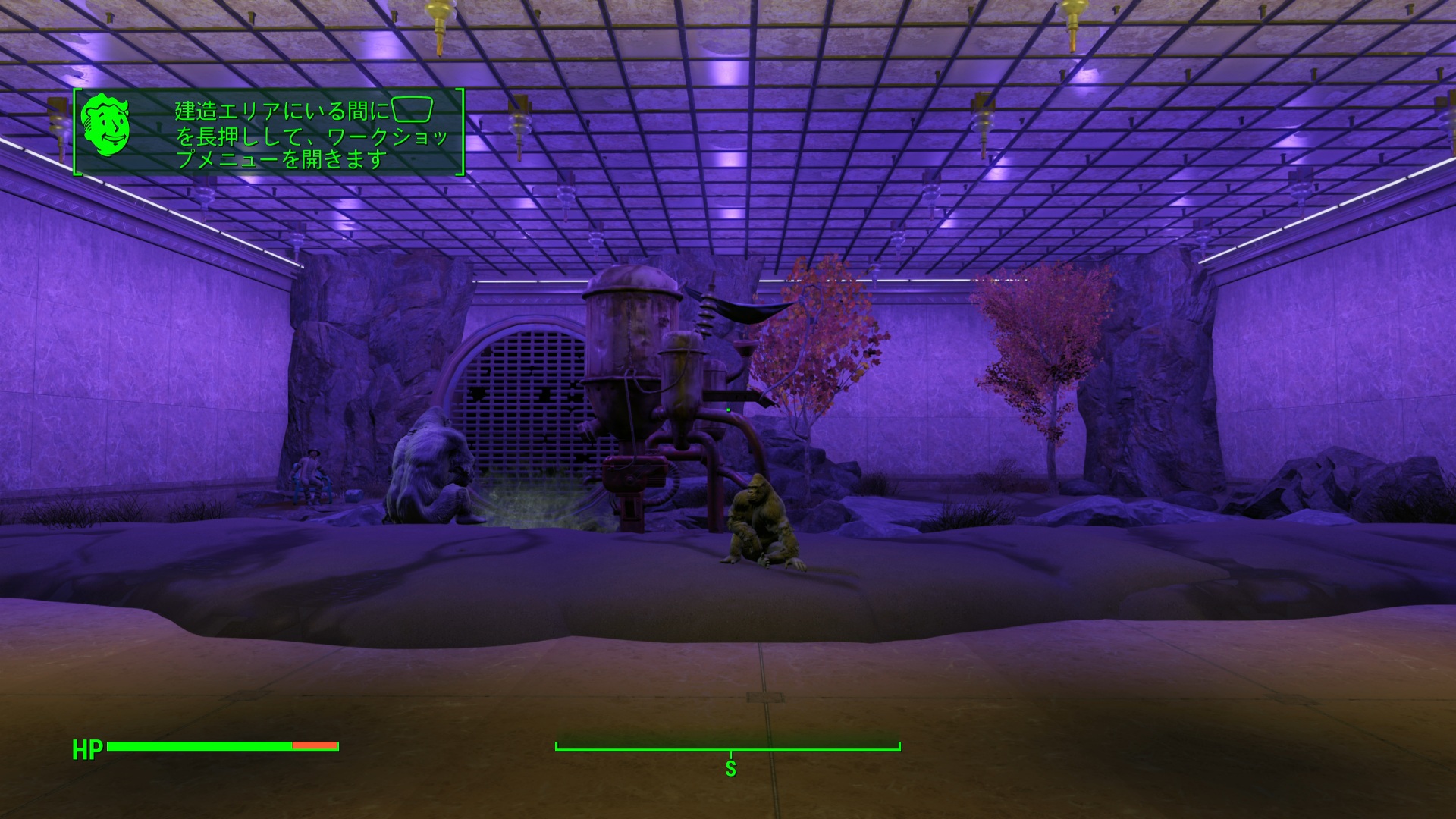This screenshot has height=819, width=1456.
Task: Click the Vault Boy icon in the tutorial hint
Action: coord(105,125)
